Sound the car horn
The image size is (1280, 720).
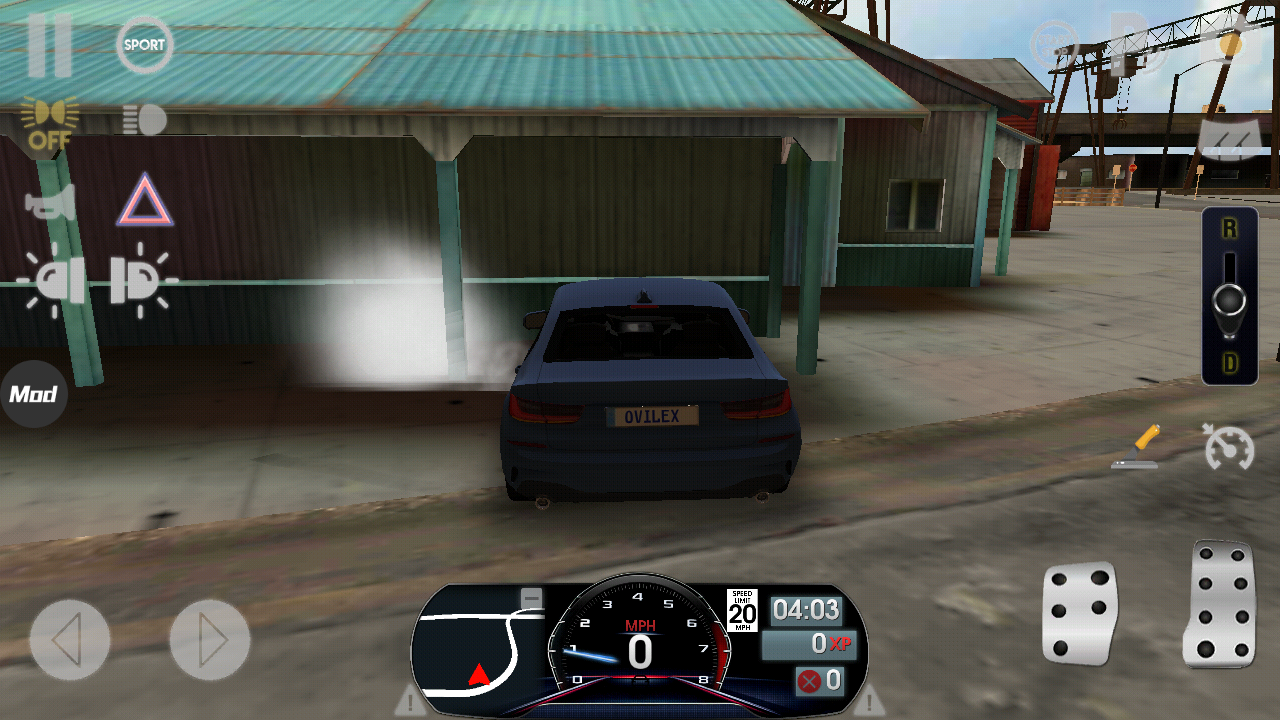[x=50, y=203]
